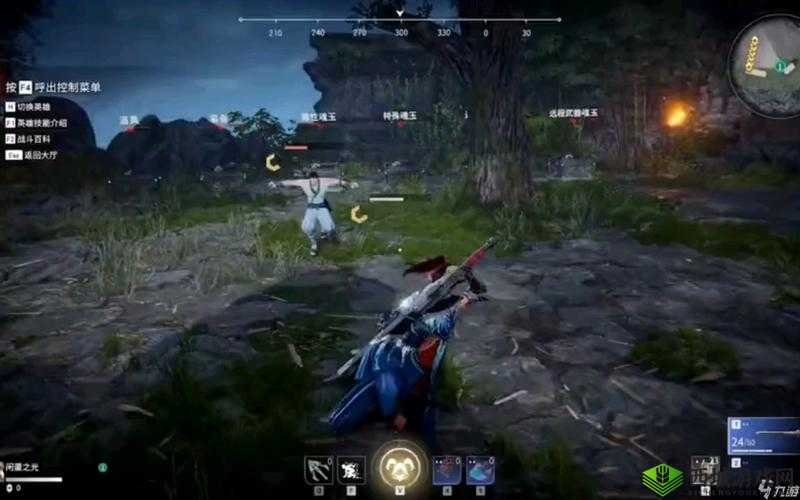Image resolution: width=800 pixels, height=500 pixels.
Task: Select the 切换英雄 switch hero entry
Action: point(31,106)
